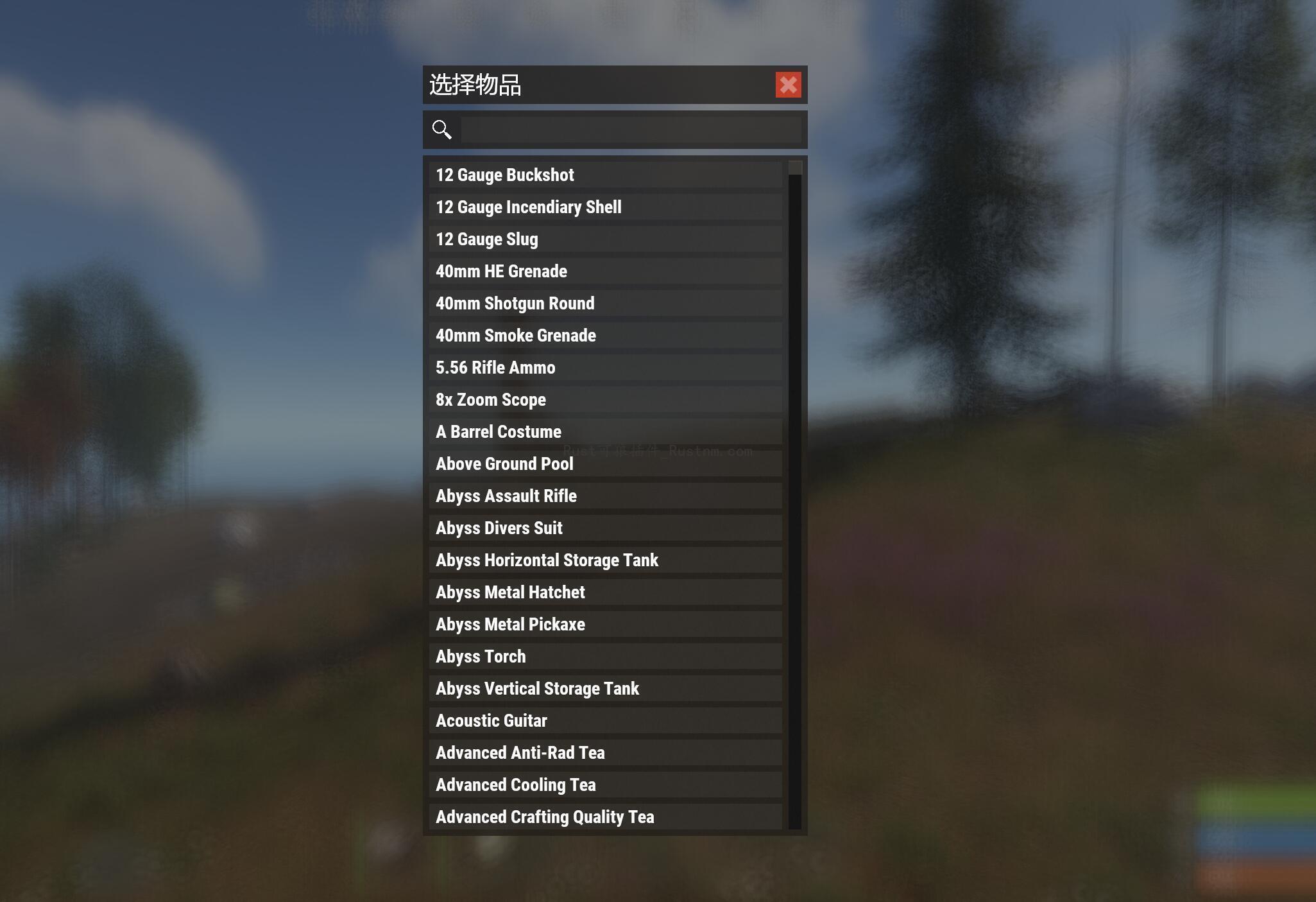This screenshot has height=902, width=1316.
Task: Select Above Ground Pool
Action: tap(605, 464)
